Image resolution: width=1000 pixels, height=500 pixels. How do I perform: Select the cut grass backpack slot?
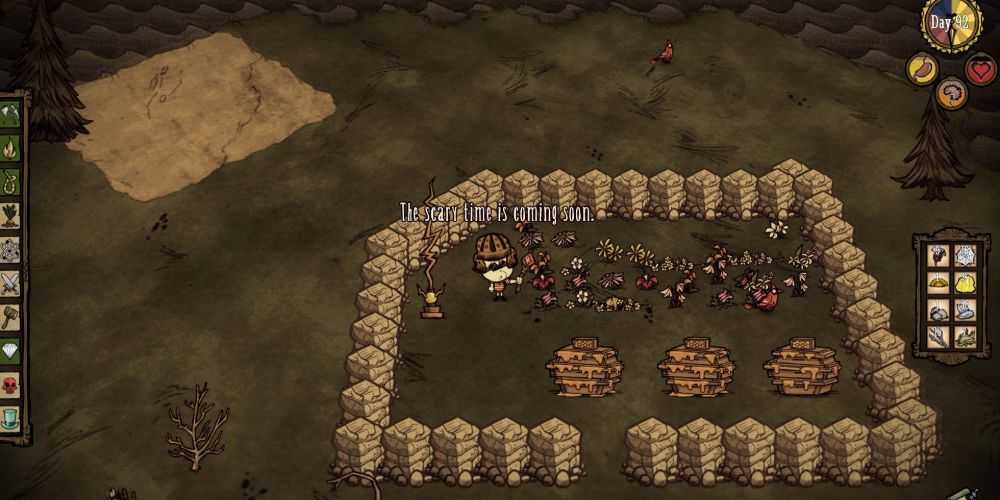pyautogui.click(x=964, y=338)
